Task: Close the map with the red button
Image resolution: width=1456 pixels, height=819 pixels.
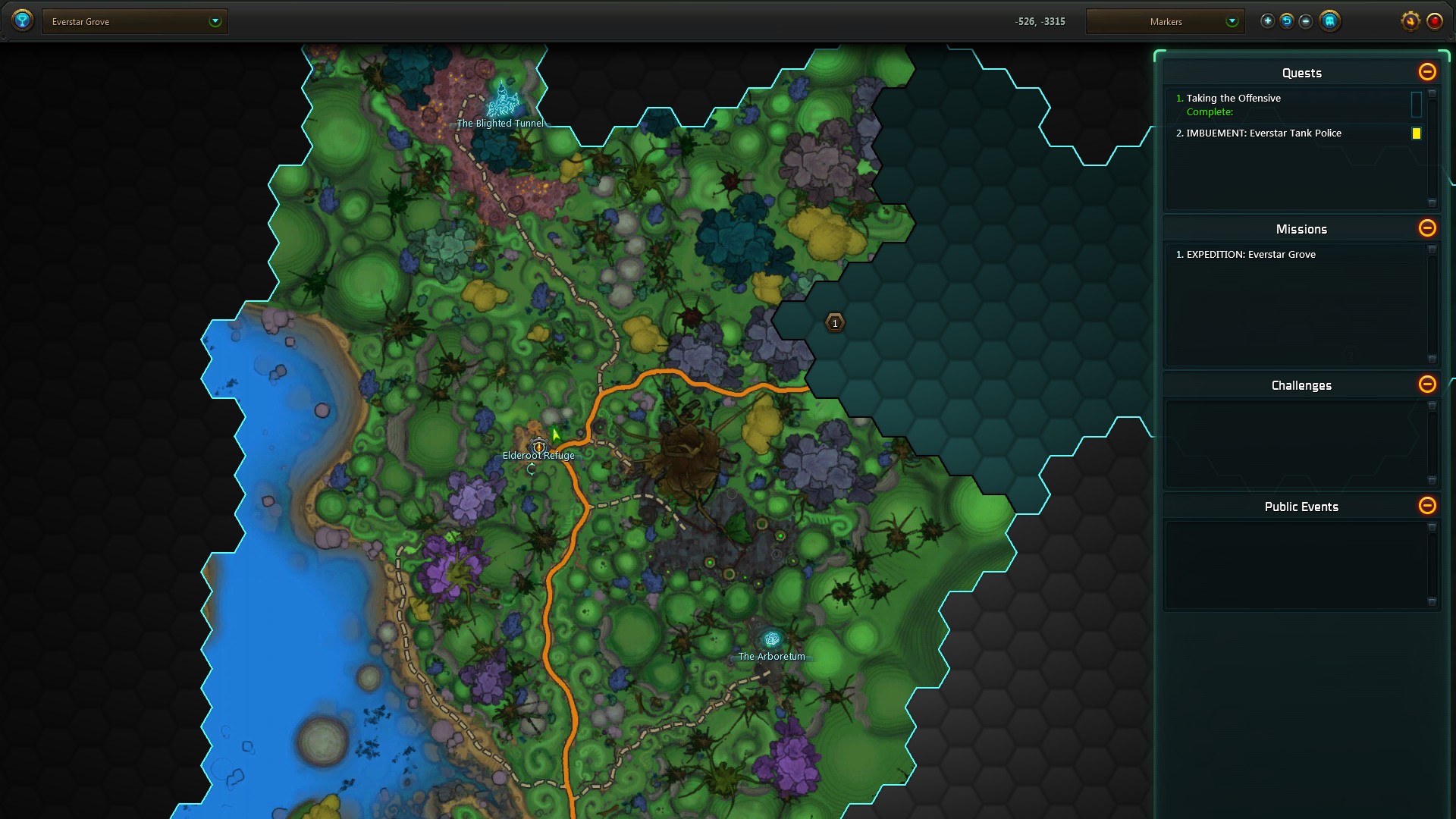Action: 1434,21
